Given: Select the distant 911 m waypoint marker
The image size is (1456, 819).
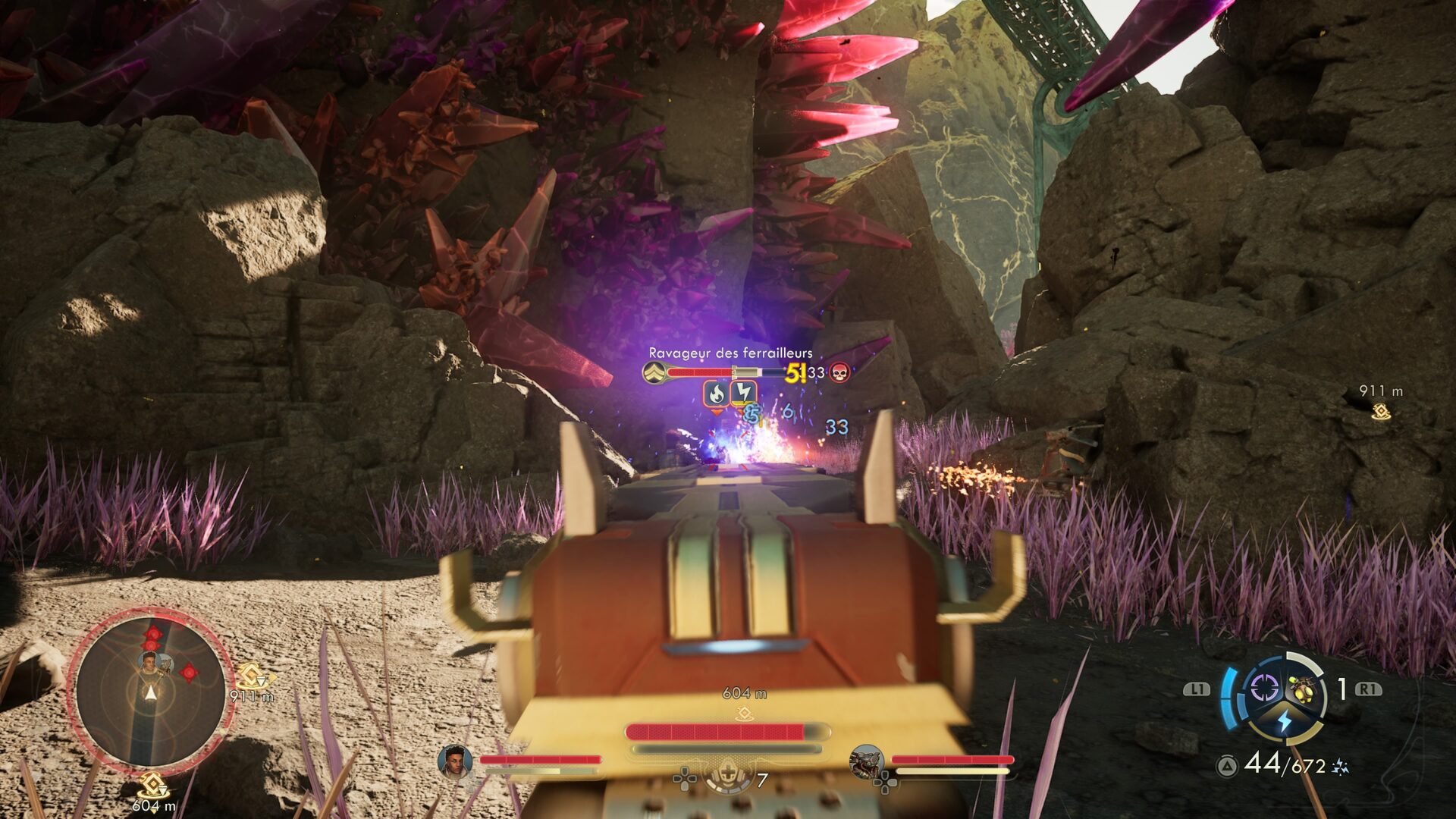Looking at the screenshot, I should (1381, 411).
